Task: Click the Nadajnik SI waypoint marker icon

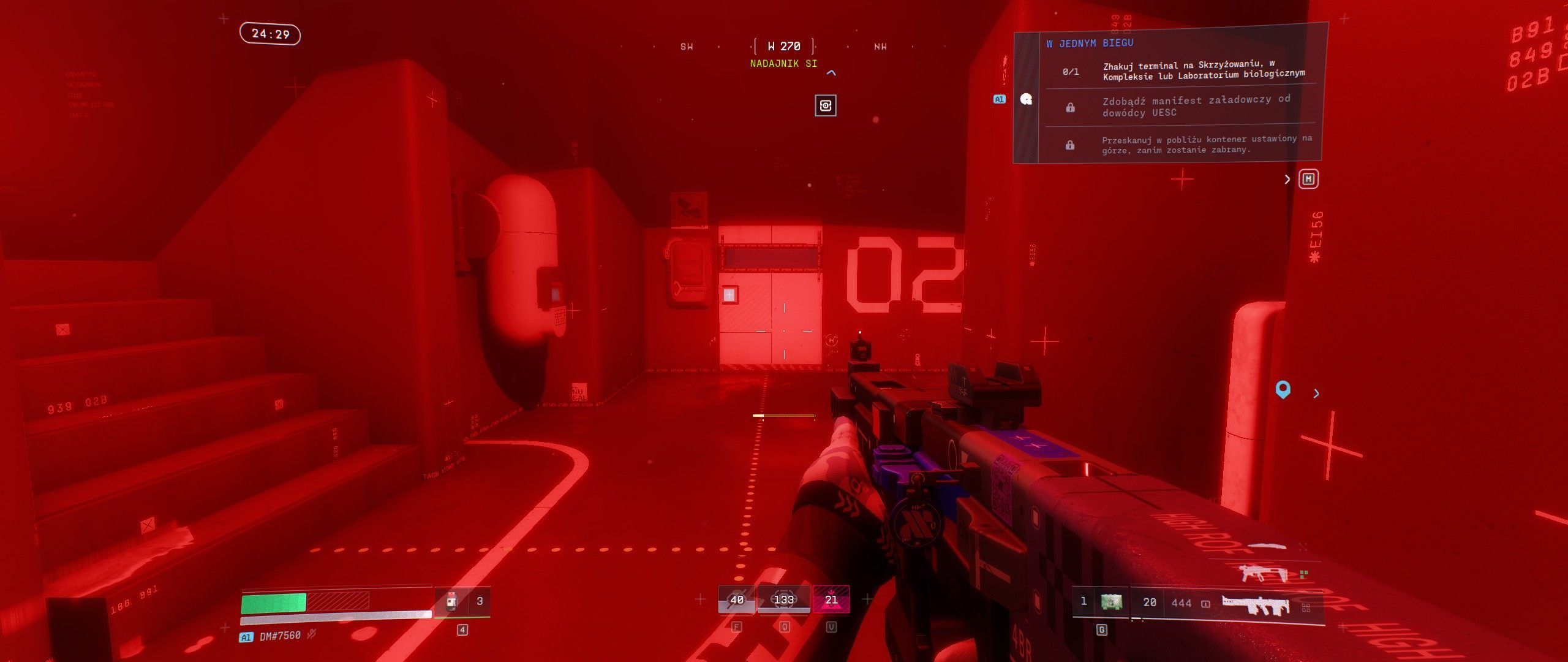Action: tap(826, 105)
